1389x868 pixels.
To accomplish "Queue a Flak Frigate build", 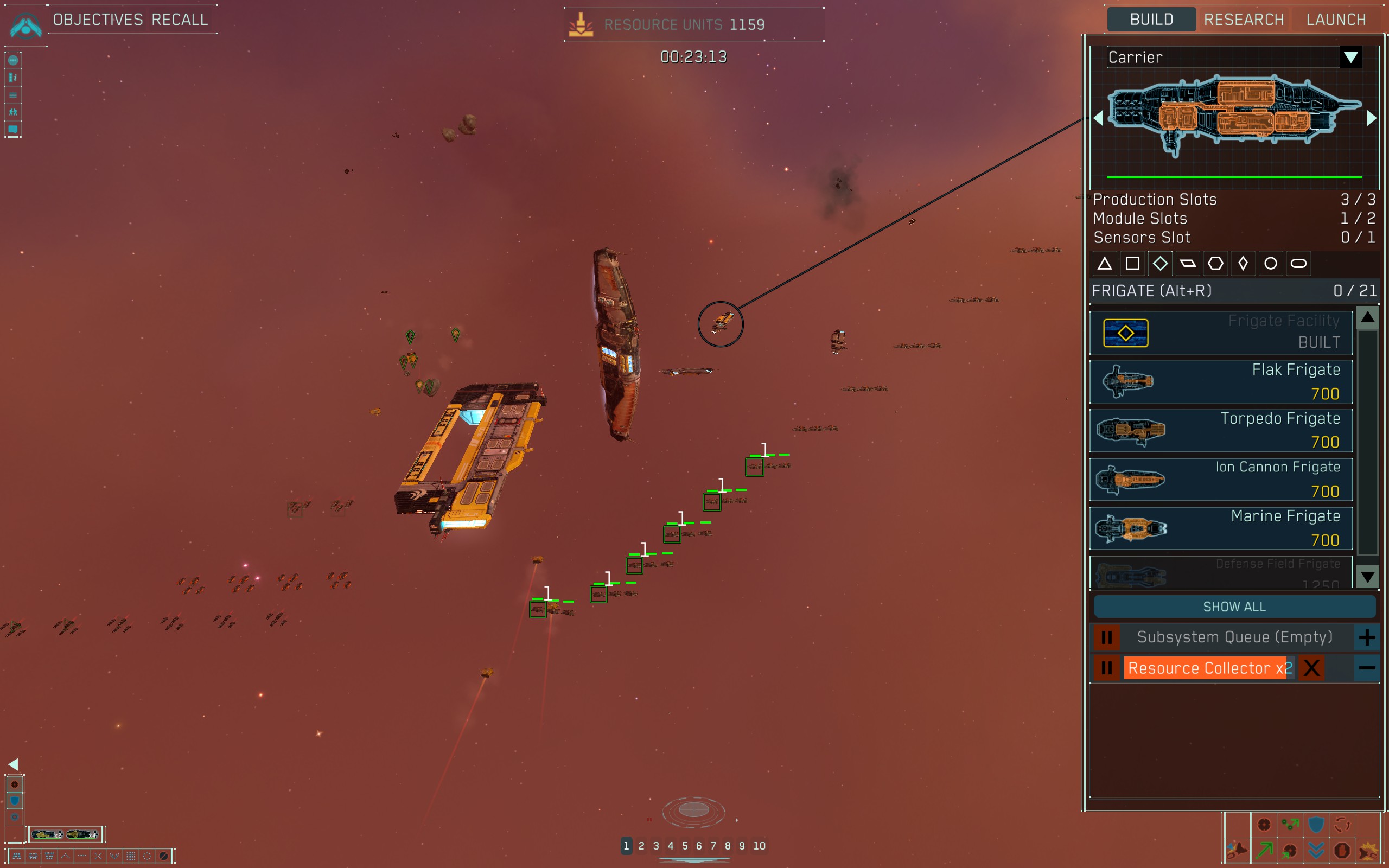I will click(x=1221, y=382).
